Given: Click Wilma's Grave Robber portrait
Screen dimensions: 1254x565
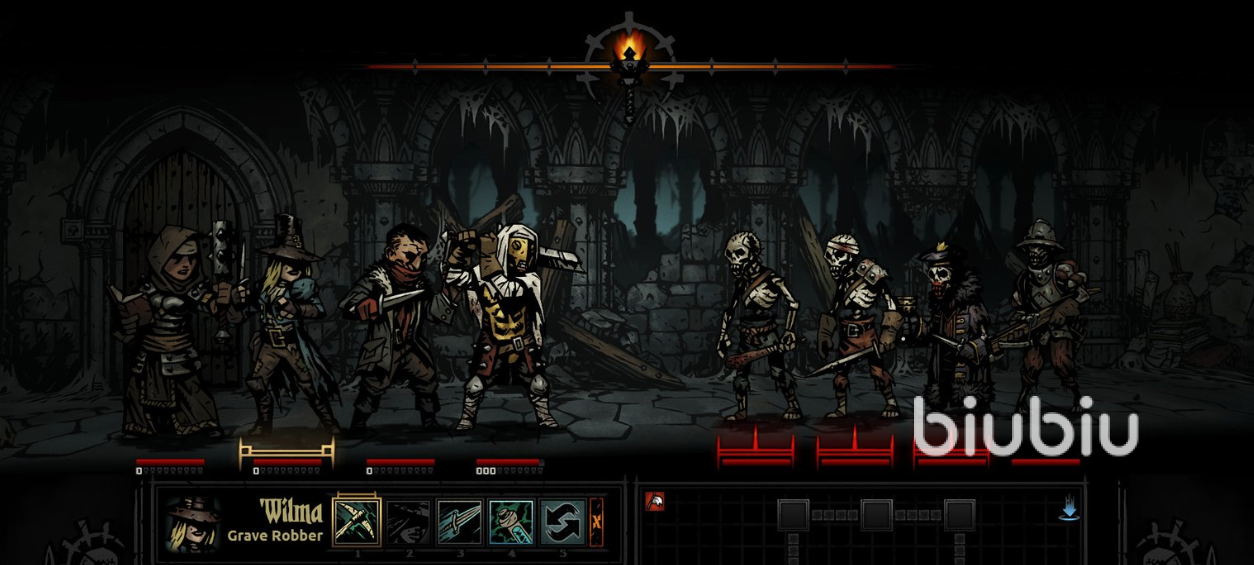Looking at the screenshot, I should [193, 524].
